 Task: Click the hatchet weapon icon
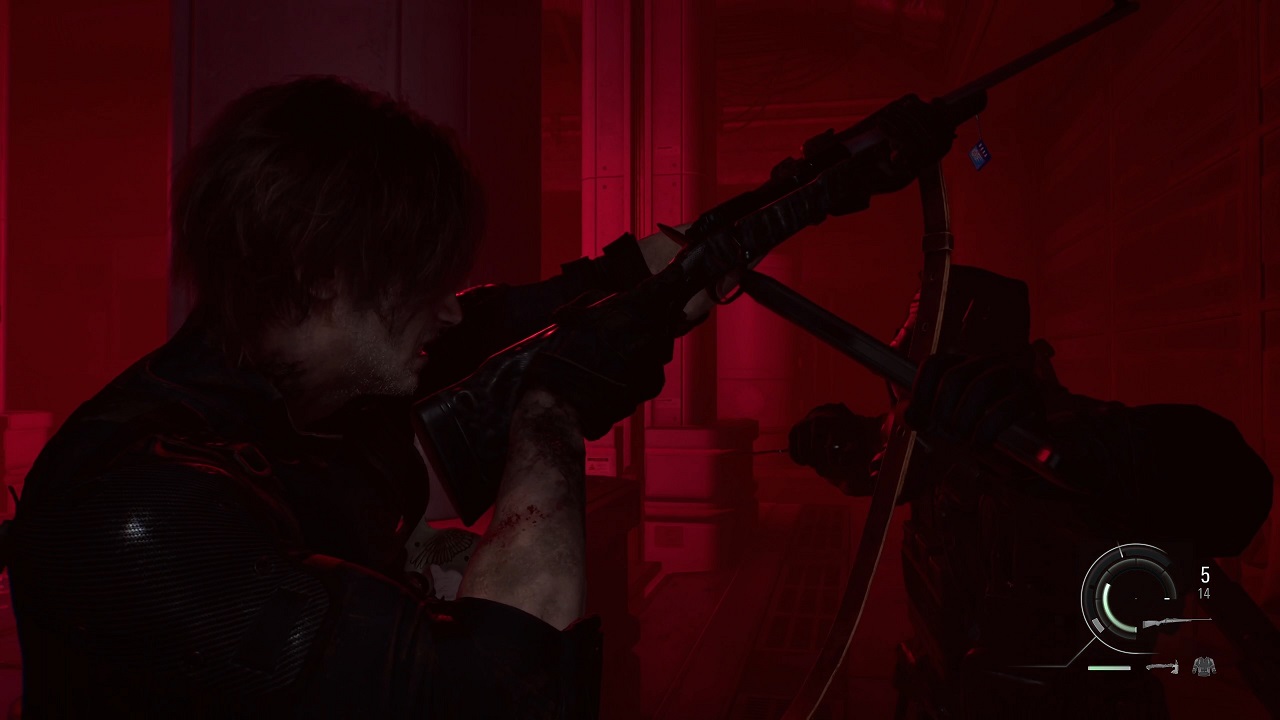tap(1162, 667)
